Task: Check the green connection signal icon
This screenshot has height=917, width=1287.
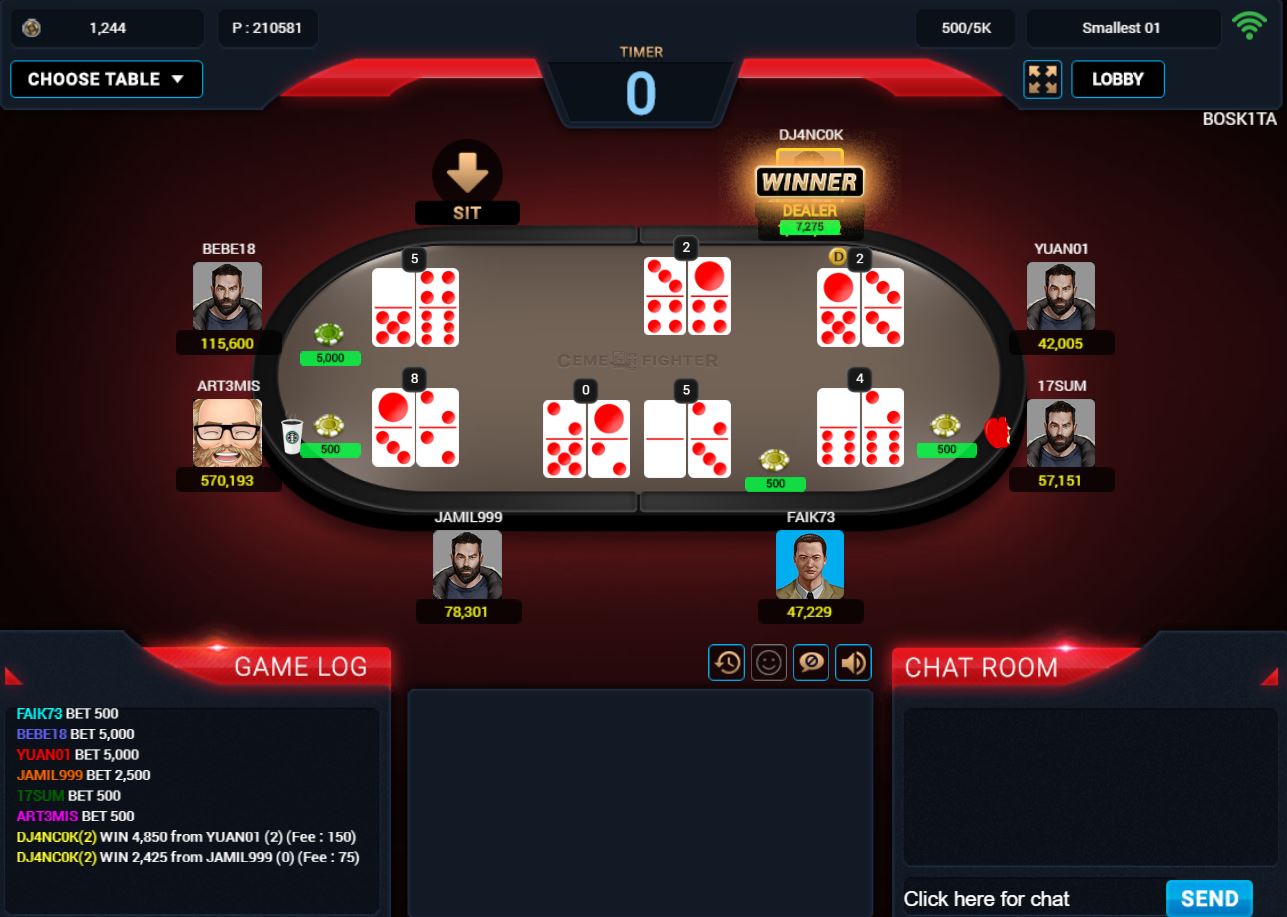Action: click(1250, 27)
